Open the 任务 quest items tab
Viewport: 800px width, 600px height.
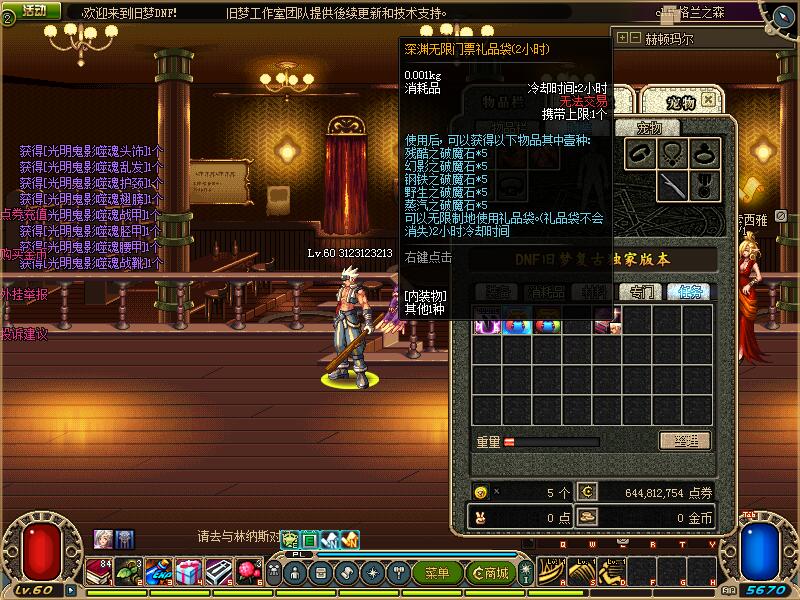690,292
